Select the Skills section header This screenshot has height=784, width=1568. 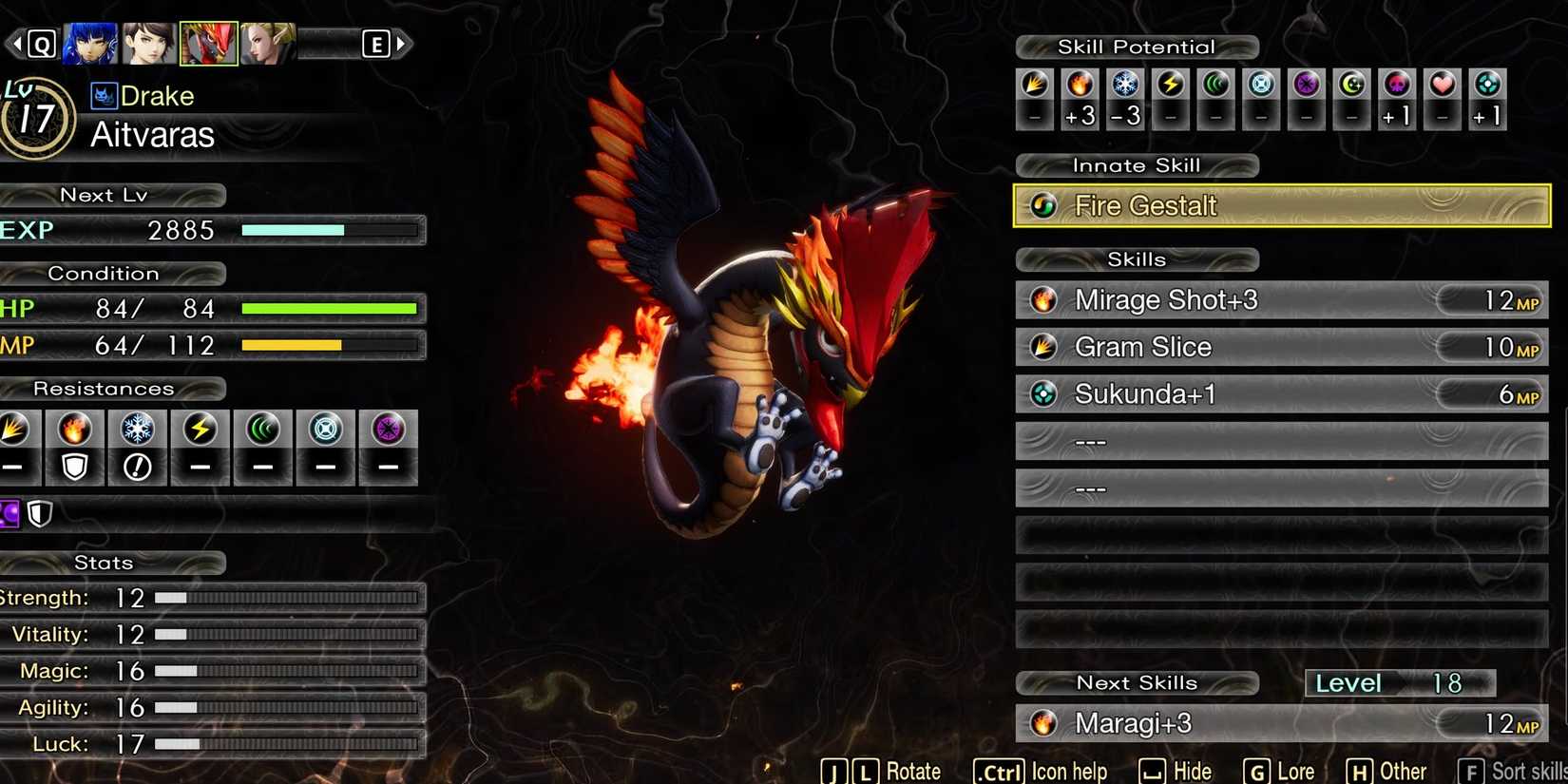click(1137, 258)
